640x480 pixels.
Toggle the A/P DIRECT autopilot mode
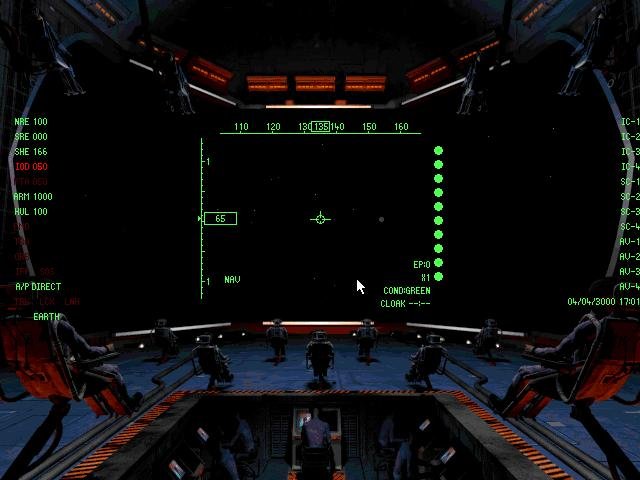pyautogui.click(x=38, y=287)
